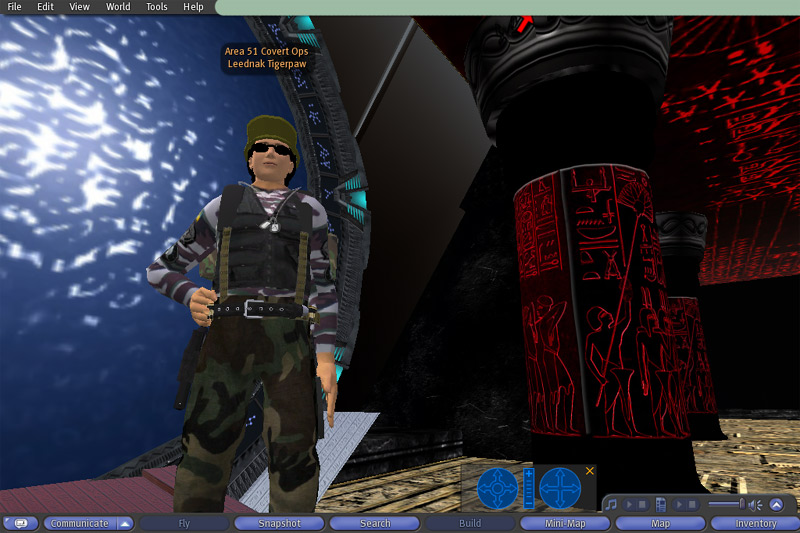The image size is (800, 533).
Task: Click the camera zoom-in plus button
Action: point(529,472)
